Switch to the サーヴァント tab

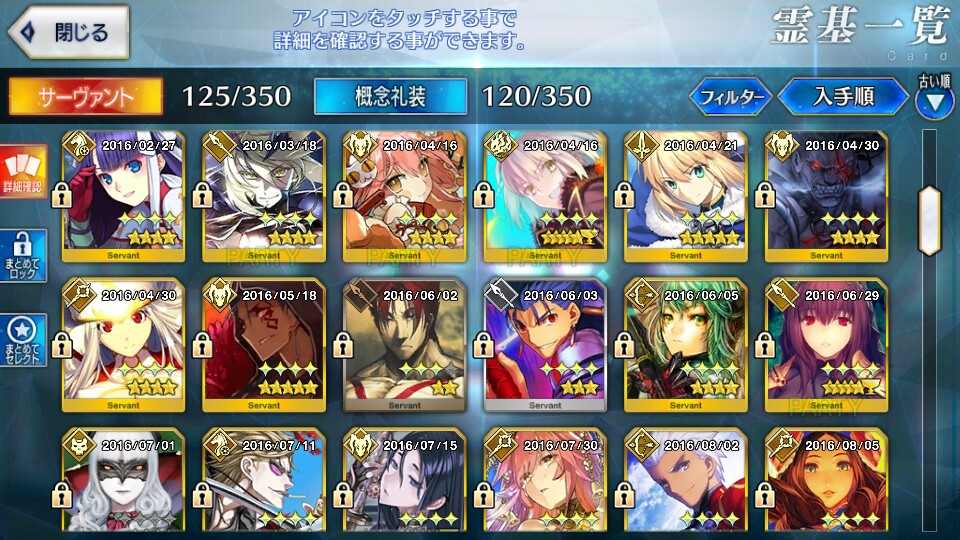click(x=85, y=96)
